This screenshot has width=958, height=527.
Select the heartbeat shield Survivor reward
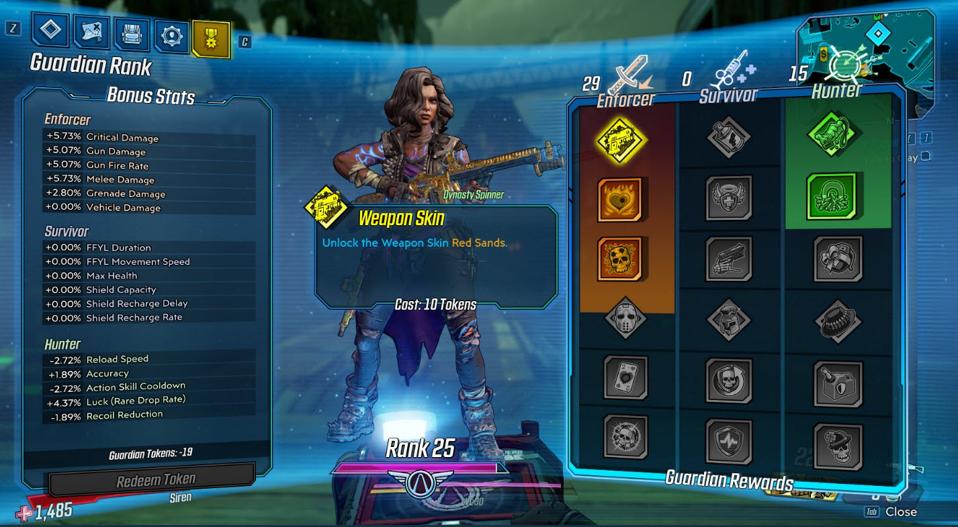pyautogui.click(x=729, y=439)
